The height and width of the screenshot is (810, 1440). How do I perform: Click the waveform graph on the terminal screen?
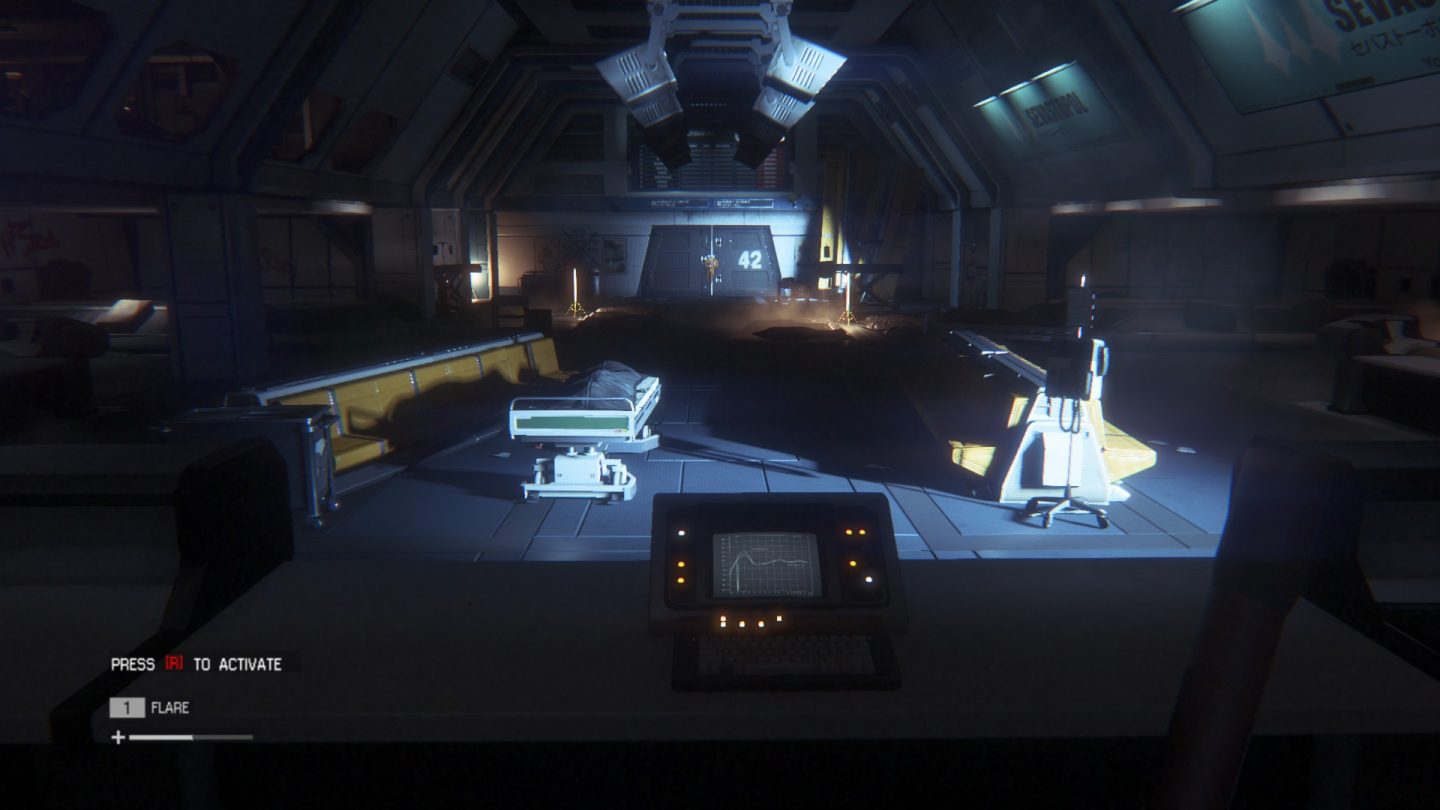[765, 564]
